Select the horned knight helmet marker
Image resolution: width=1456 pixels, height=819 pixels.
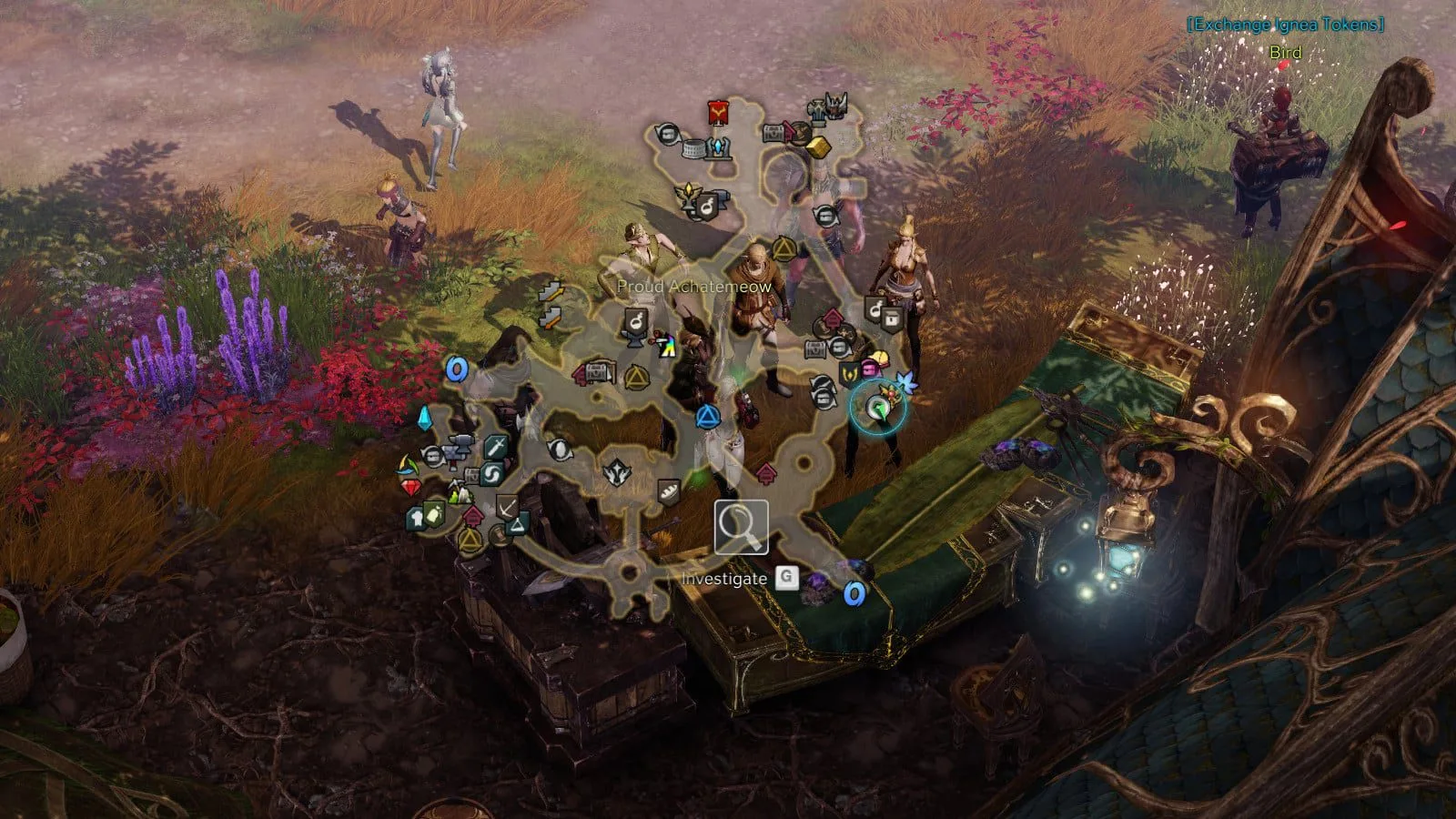(835, 106)
